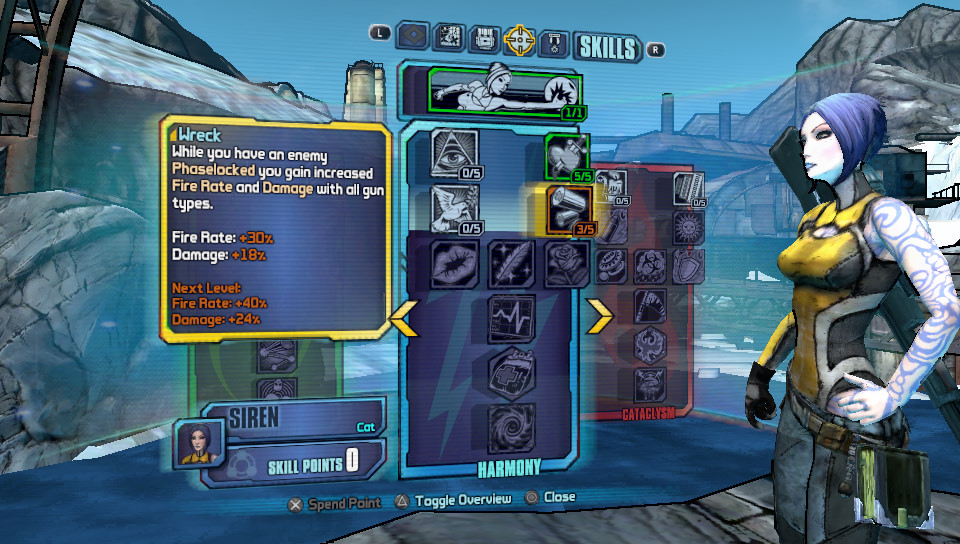Choose the dove skill icon
960x544 pixels.
tap(454, 208)
